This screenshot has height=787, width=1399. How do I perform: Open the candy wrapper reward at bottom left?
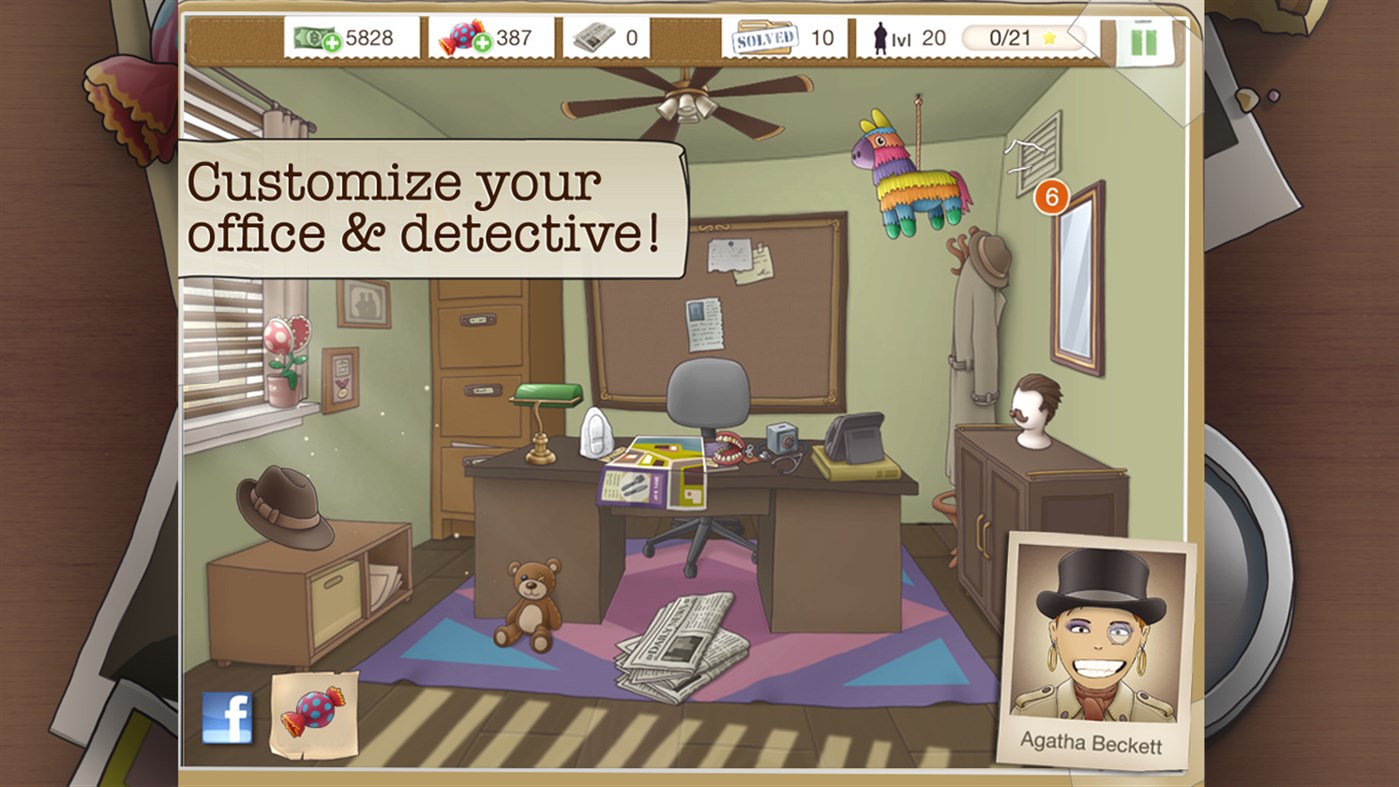point(312,714)
